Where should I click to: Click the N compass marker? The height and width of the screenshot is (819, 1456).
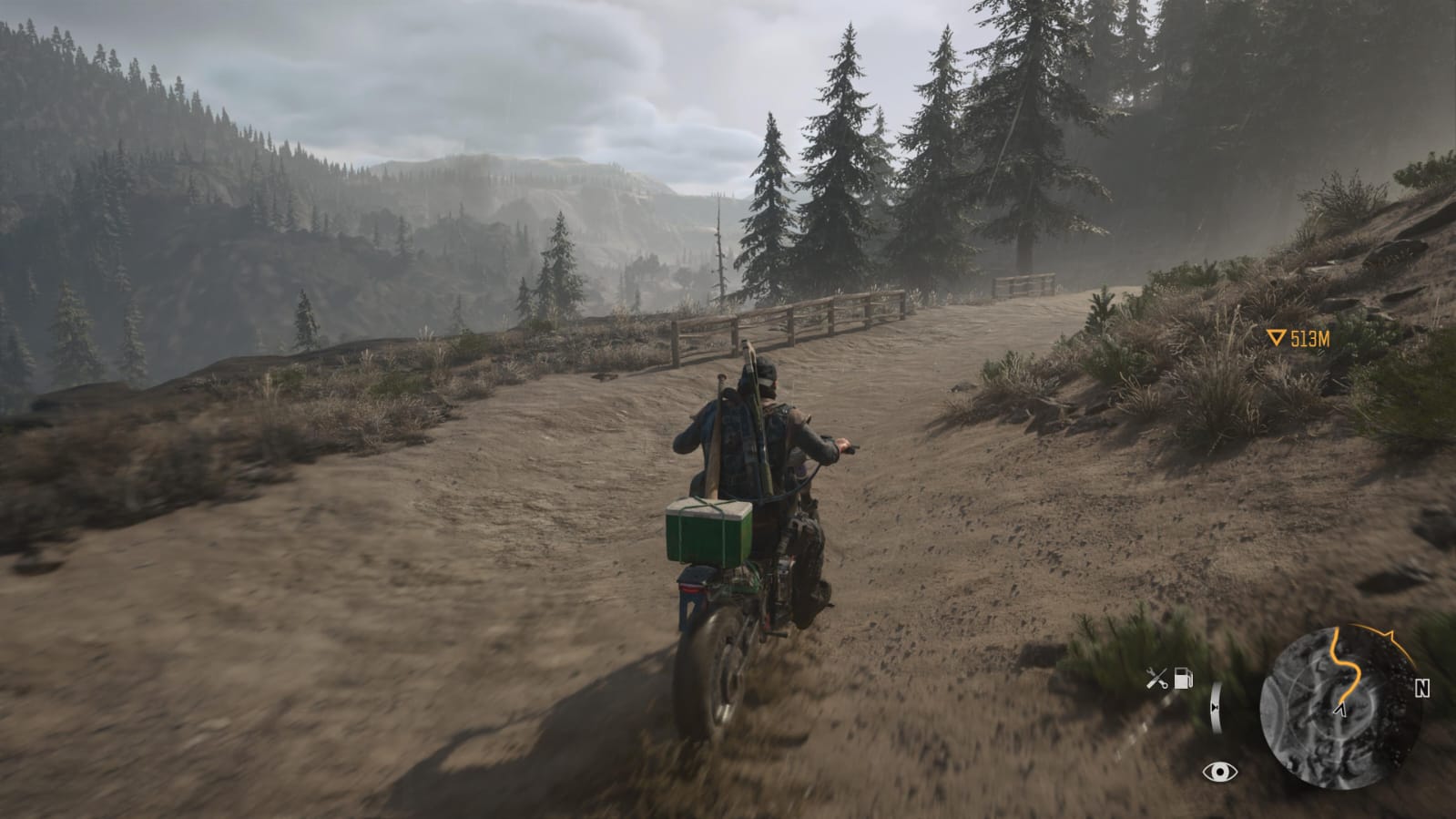click(x=1422, y=689)
